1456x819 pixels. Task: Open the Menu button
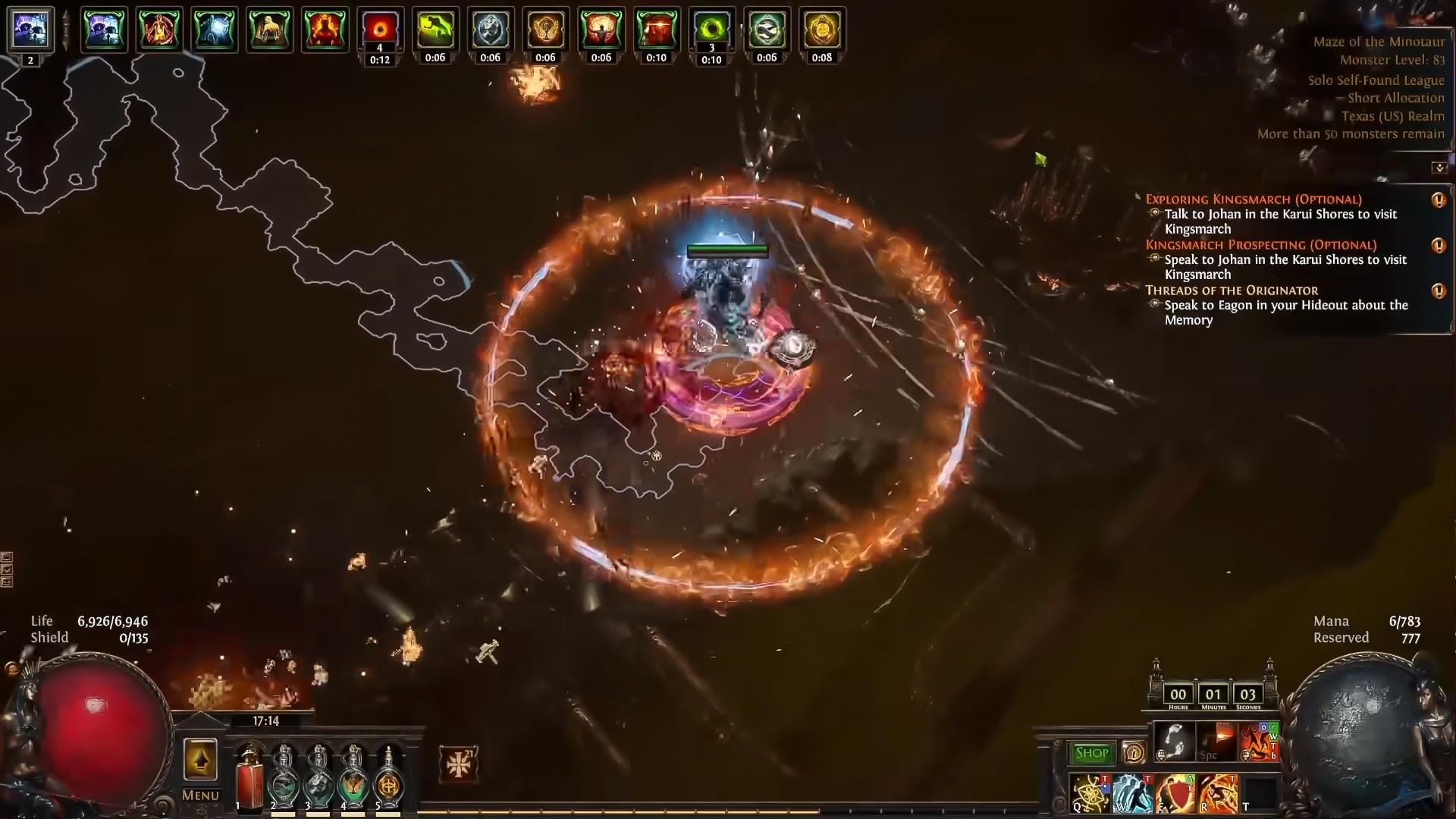pyautogui.click(x=200, y=795)
